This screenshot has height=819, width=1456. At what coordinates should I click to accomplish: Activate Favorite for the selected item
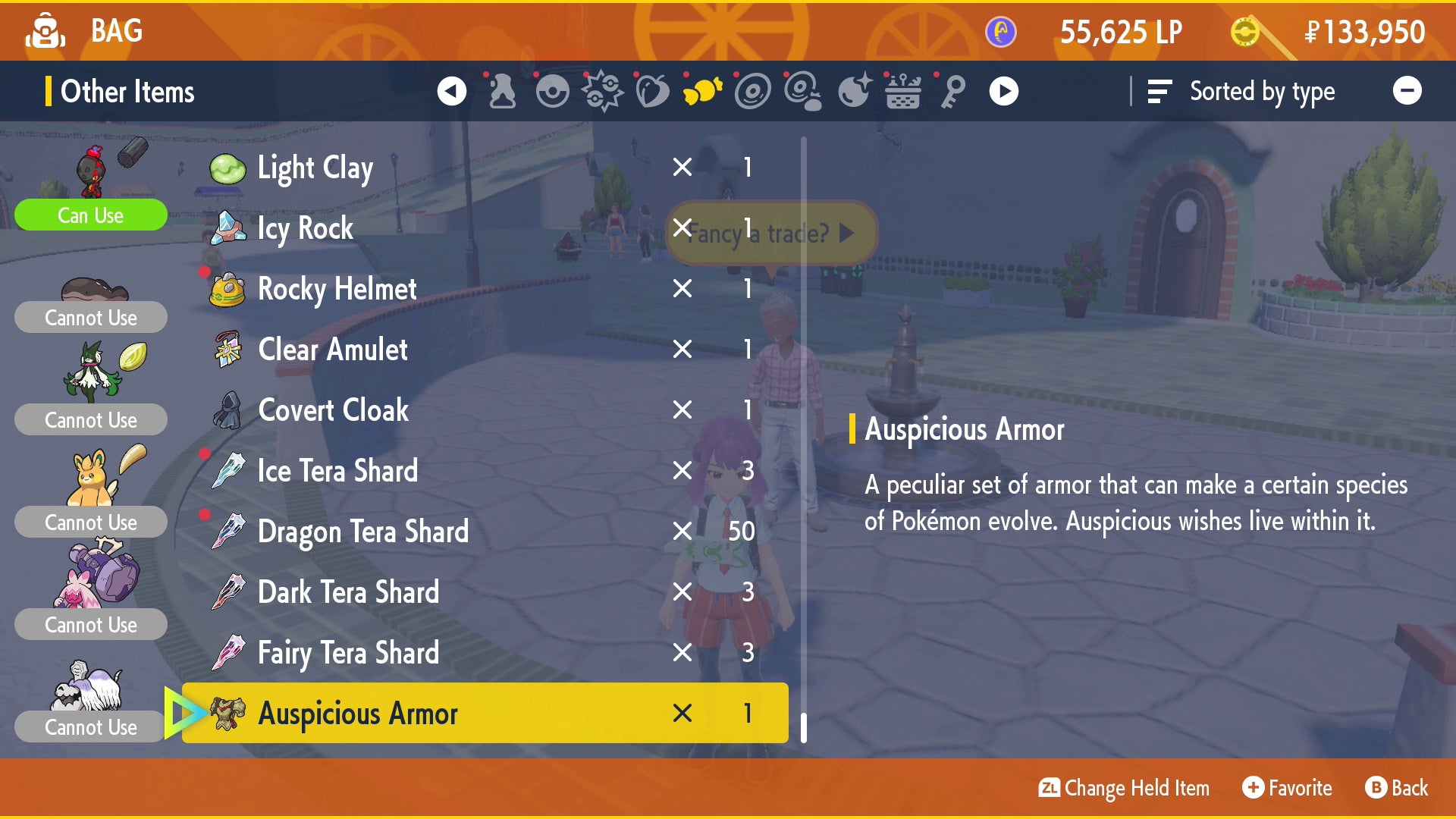pyautogui.click(x=1287, y=788)
